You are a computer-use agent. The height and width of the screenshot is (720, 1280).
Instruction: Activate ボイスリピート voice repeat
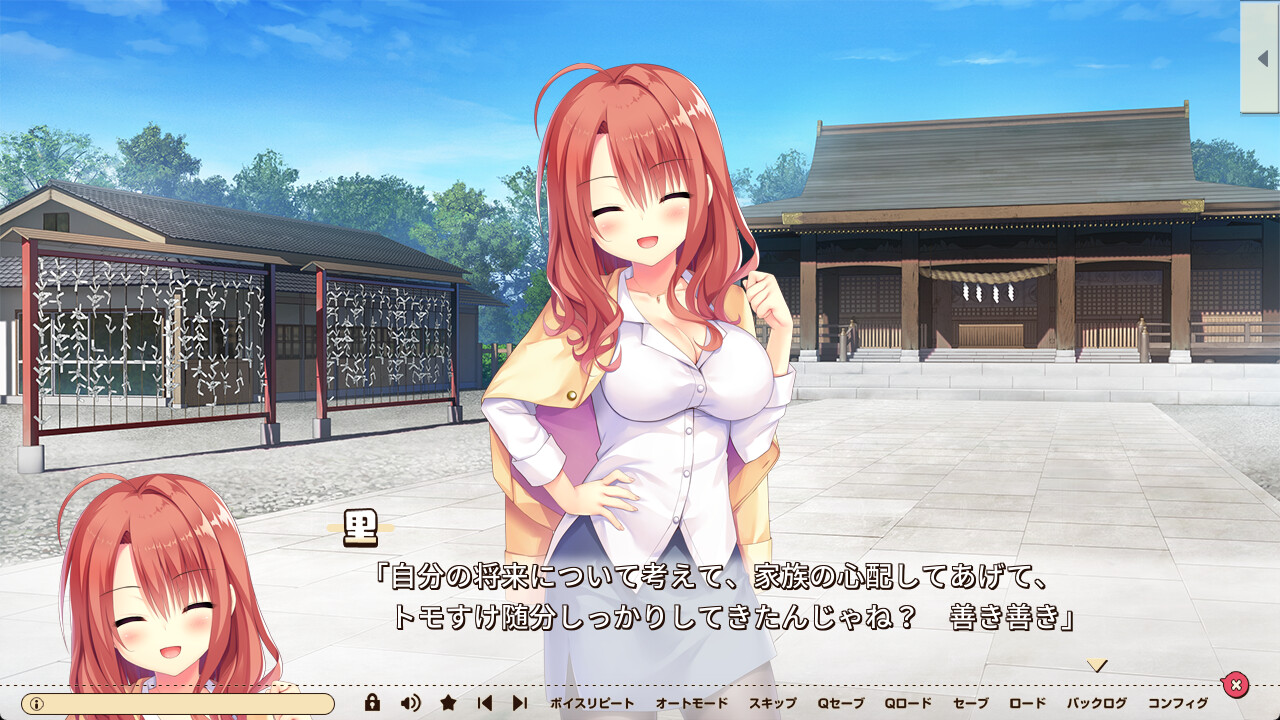590,703
